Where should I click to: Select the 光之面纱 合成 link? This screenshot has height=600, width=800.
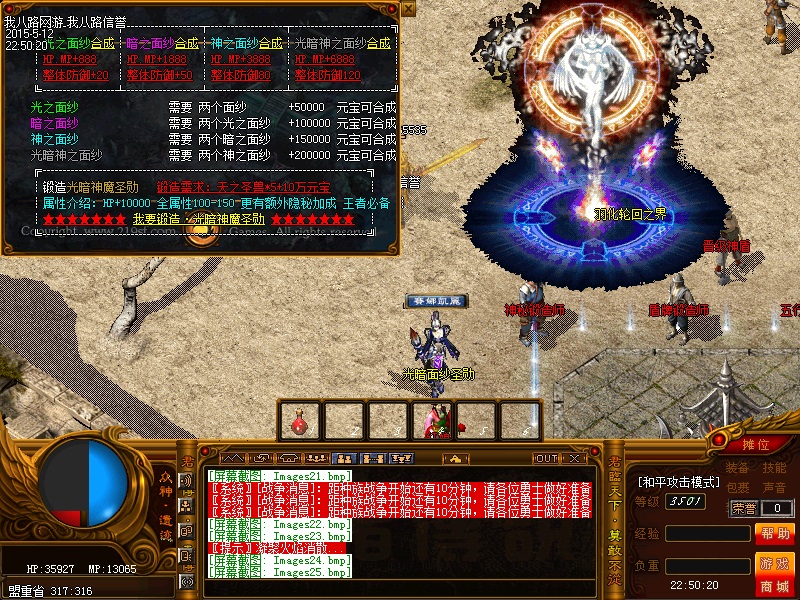(103, 43)
